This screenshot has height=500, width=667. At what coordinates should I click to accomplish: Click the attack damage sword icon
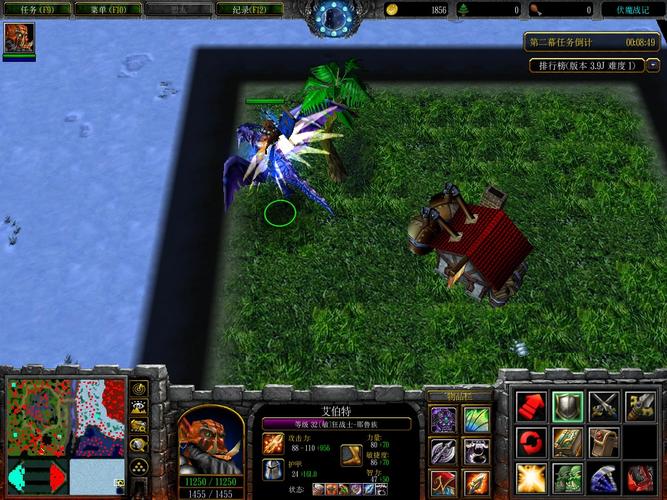coord(273,442)
